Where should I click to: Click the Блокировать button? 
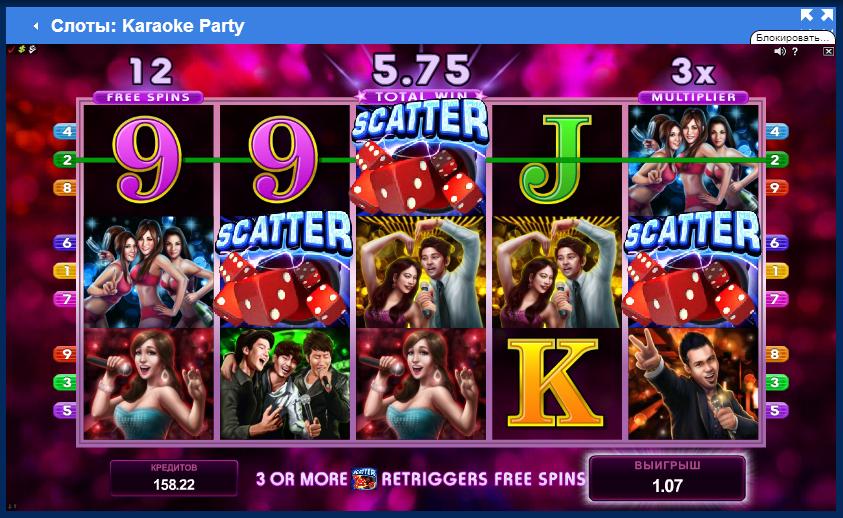pyautogui.click(x=794, y=37)
